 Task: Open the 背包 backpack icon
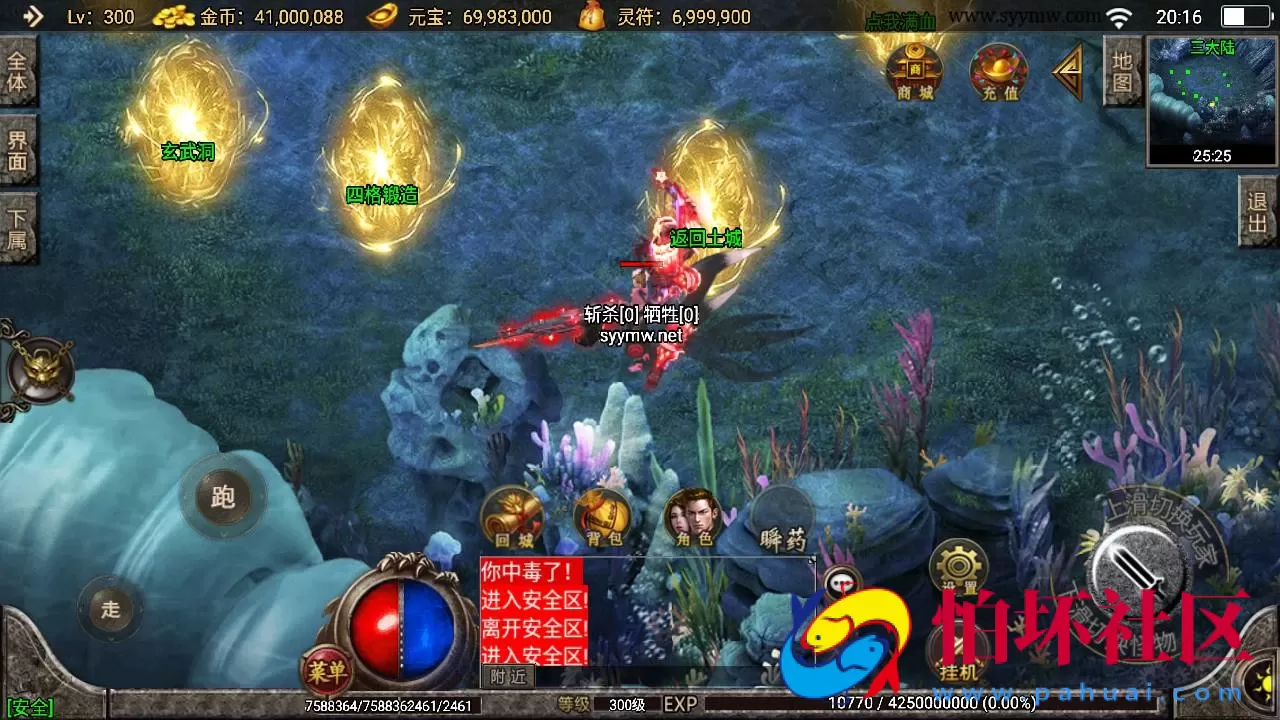(600, 518)
